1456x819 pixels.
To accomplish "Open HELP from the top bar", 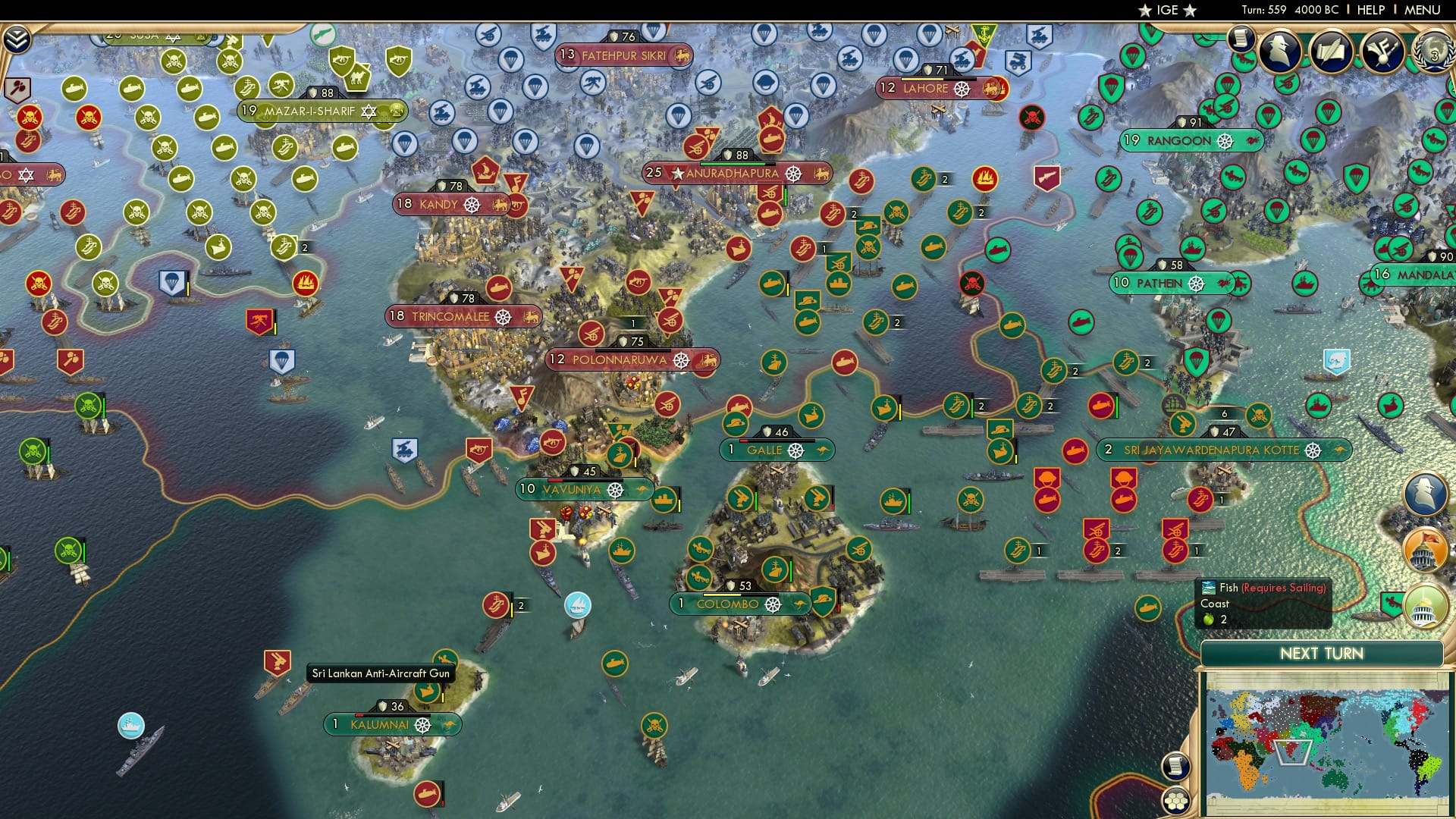I will pyautogui.click(x=1370, y=10).
